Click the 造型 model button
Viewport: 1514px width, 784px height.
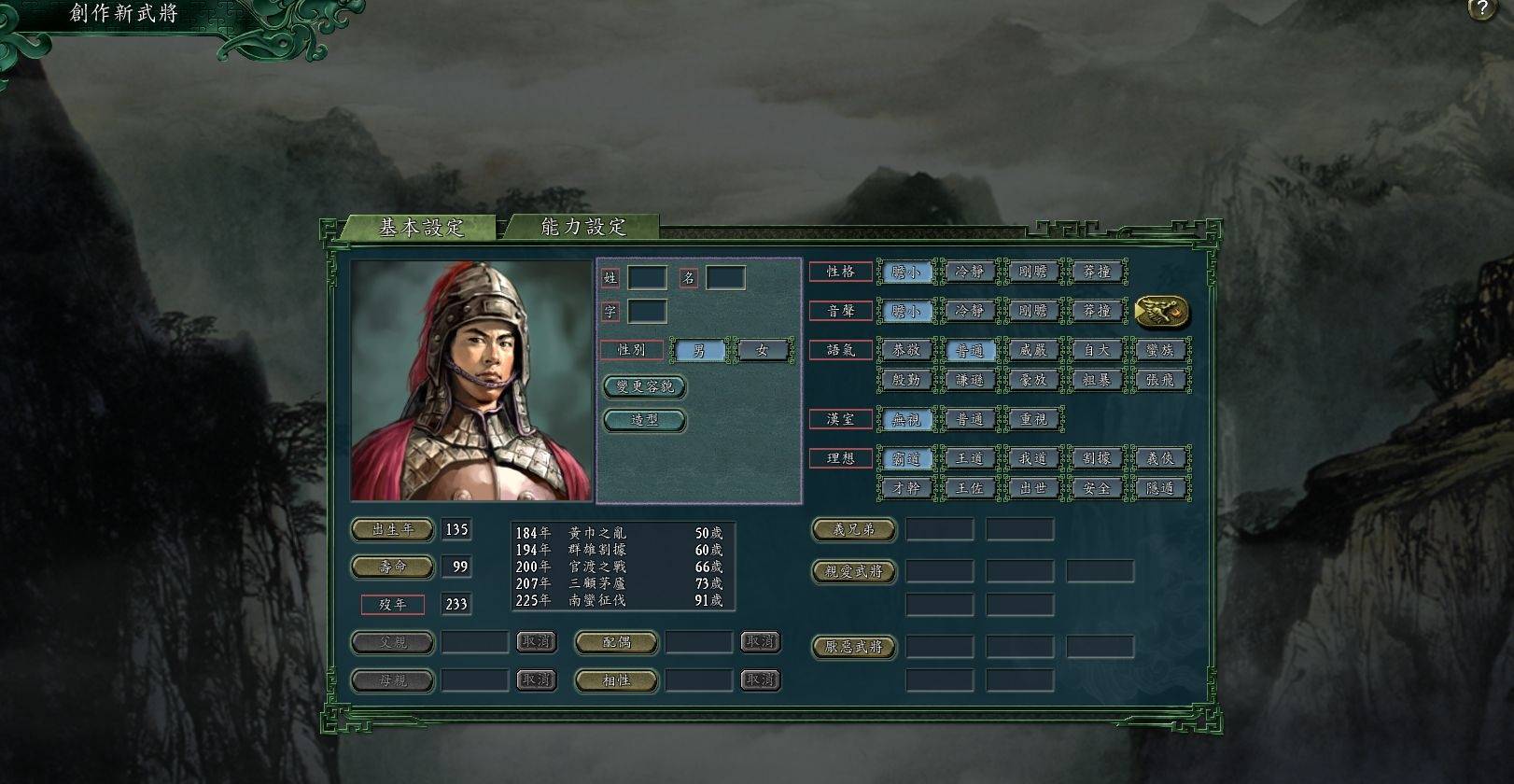(x=644, y=420)
